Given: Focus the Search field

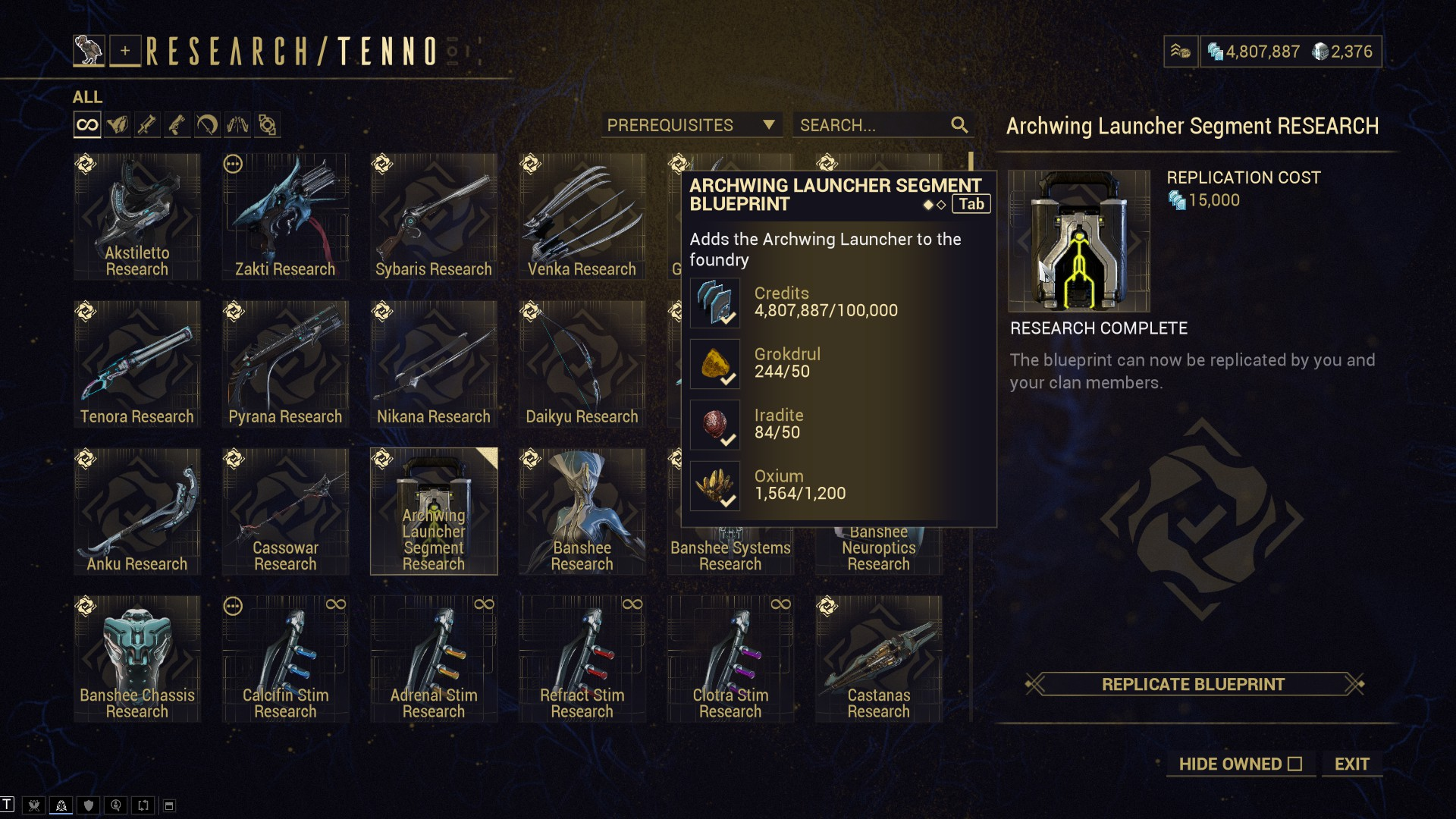Looking at the screenshot, I should [872, 125].
